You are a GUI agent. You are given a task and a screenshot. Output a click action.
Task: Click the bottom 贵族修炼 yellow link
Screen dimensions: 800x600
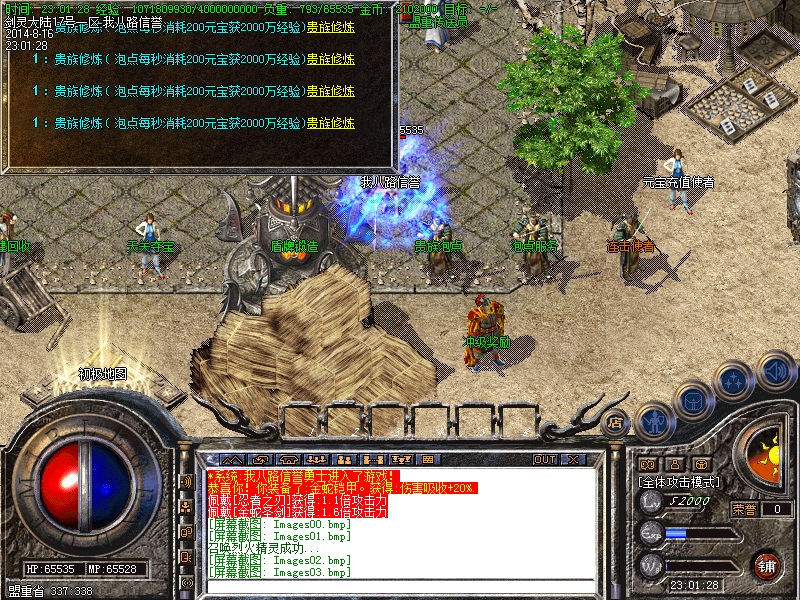[x=330, y=123]
